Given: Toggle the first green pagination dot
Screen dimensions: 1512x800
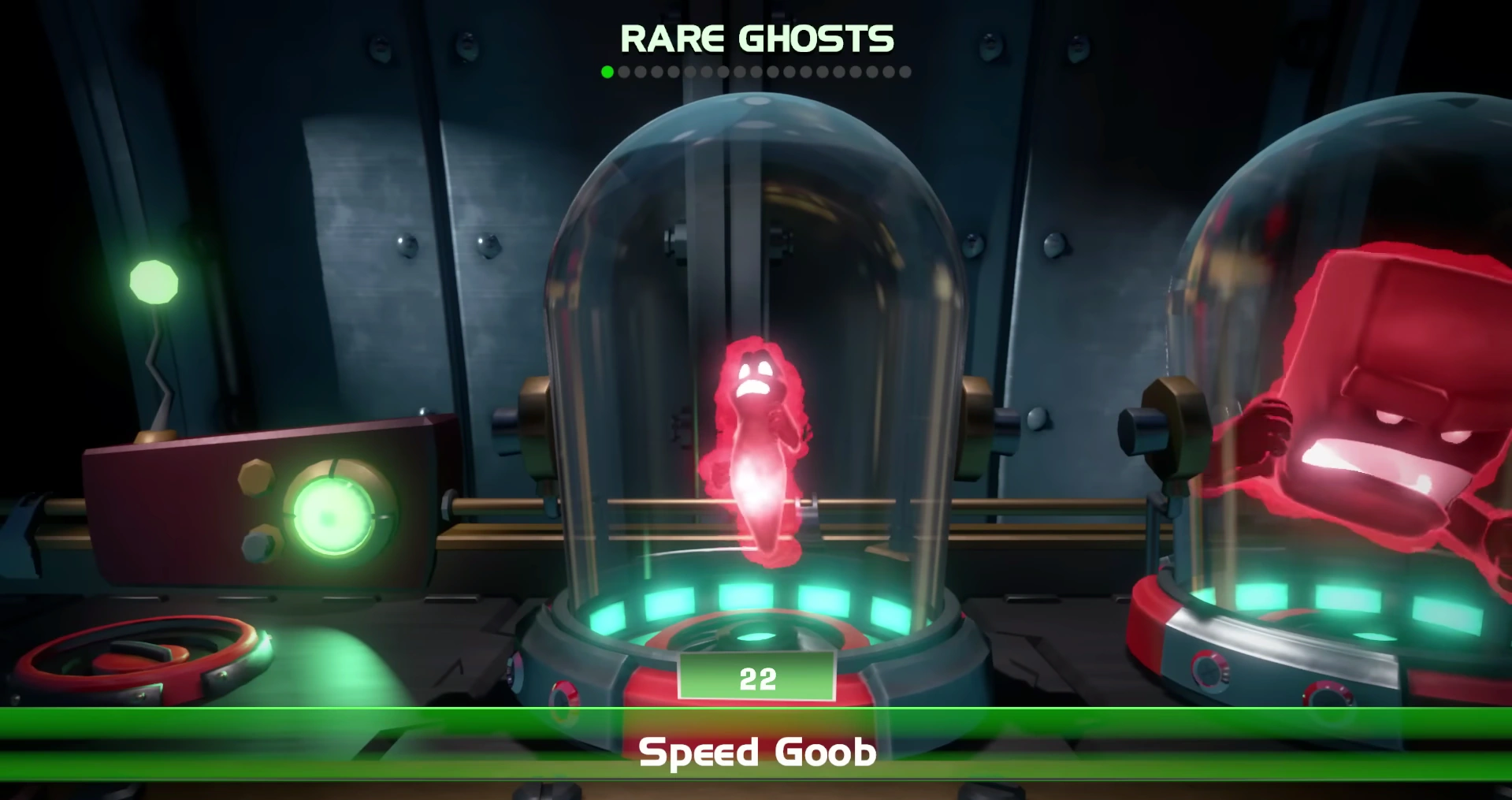Looking at the screenshot, I should pos(607,73).
